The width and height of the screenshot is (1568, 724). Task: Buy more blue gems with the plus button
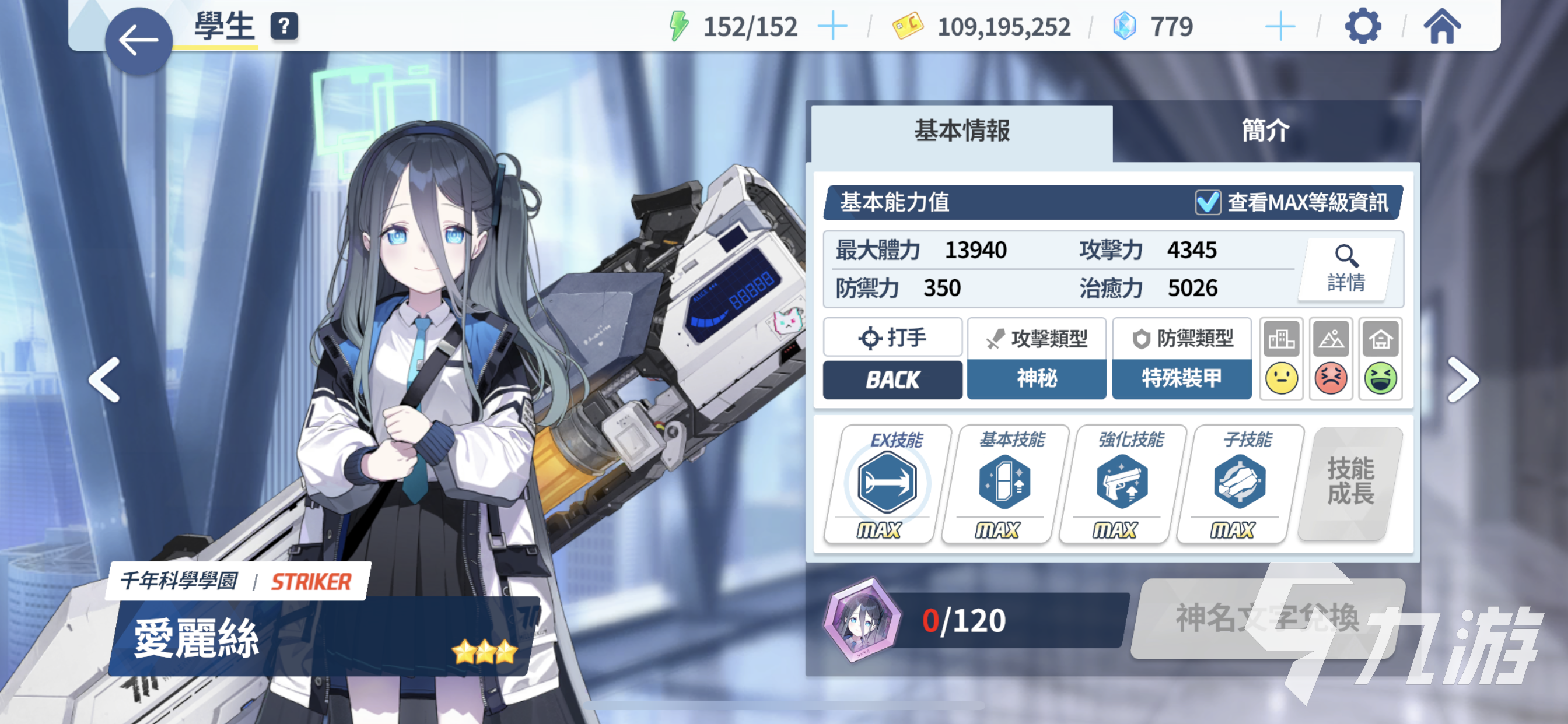1279,27
